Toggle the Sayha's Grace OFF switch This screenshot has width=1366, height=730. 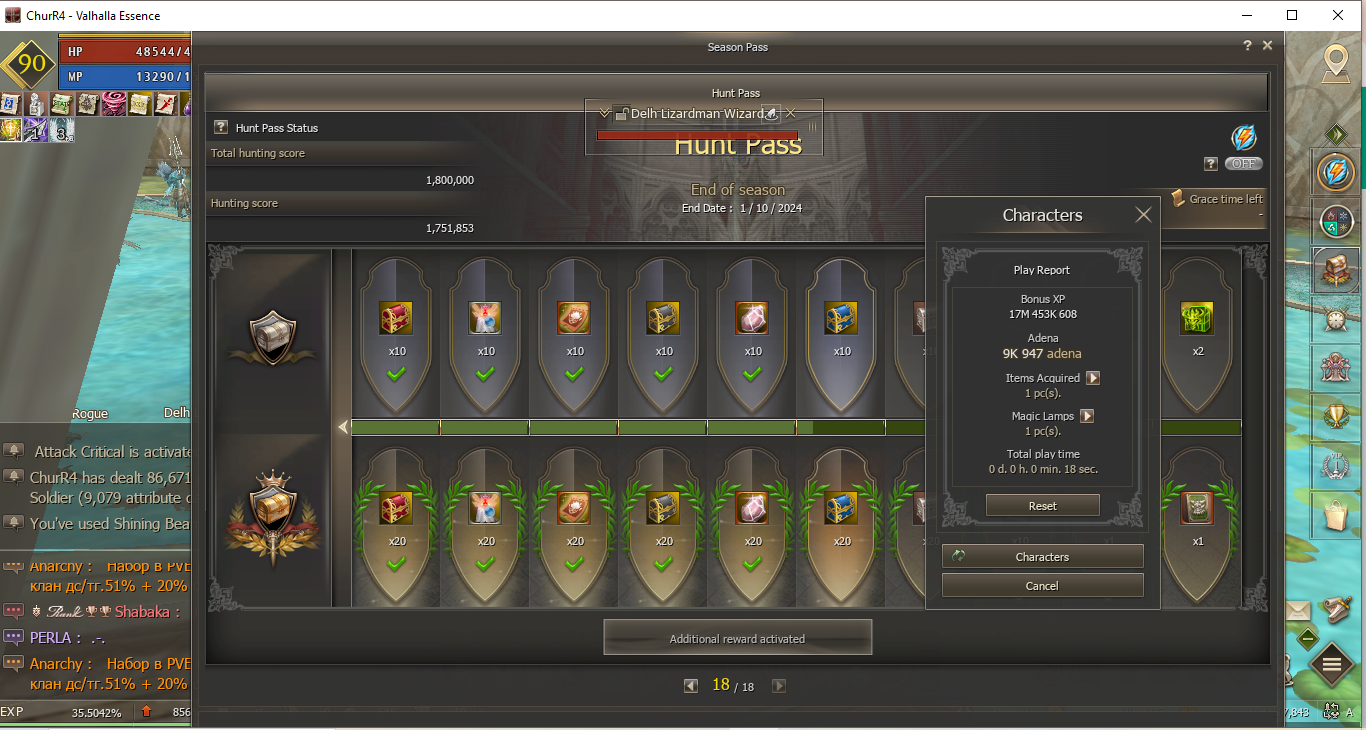(1243, 164)
